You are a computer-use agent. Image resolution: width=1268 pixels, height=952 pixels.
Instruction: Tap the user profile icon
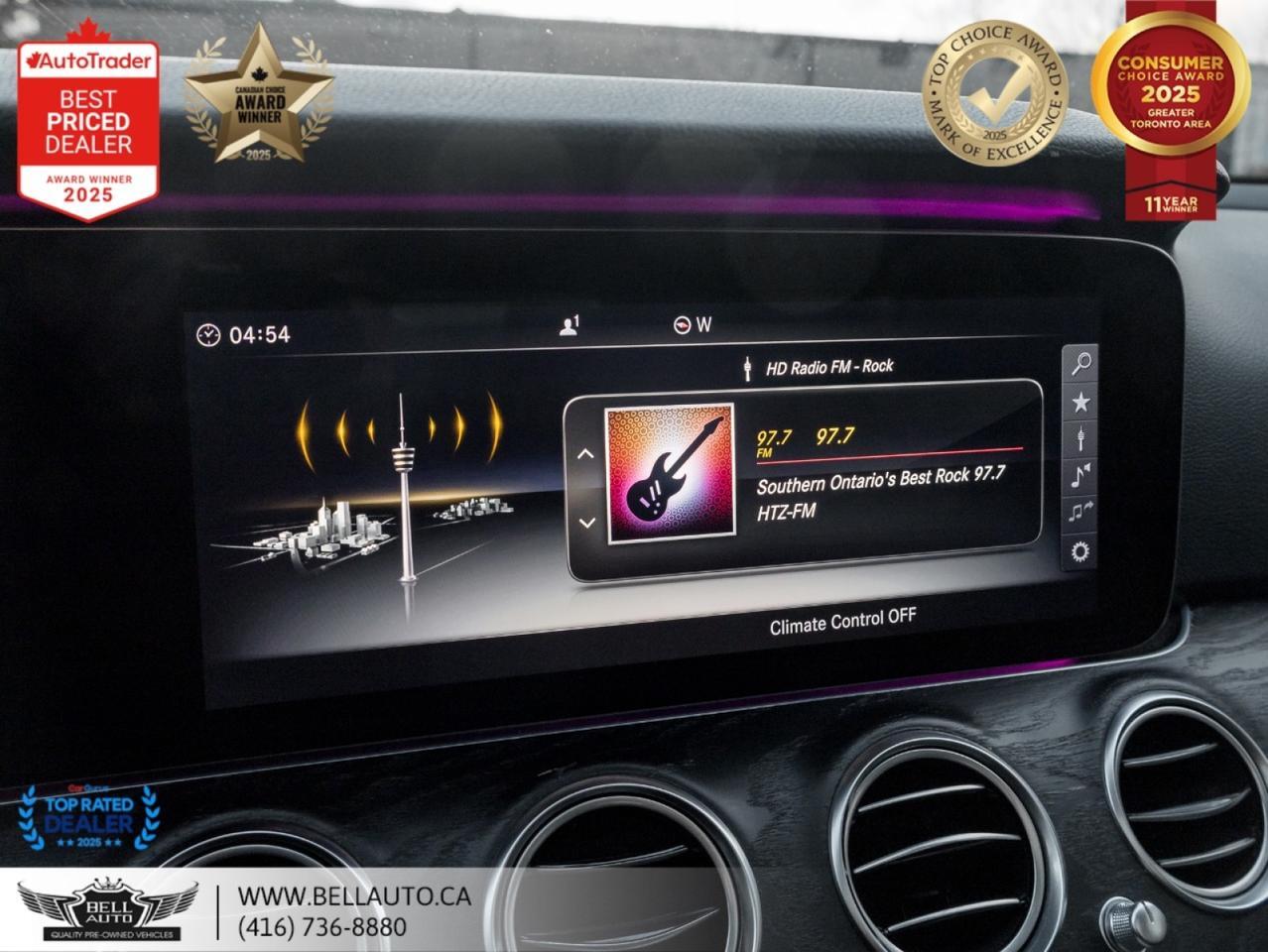[x=569, y=325]
